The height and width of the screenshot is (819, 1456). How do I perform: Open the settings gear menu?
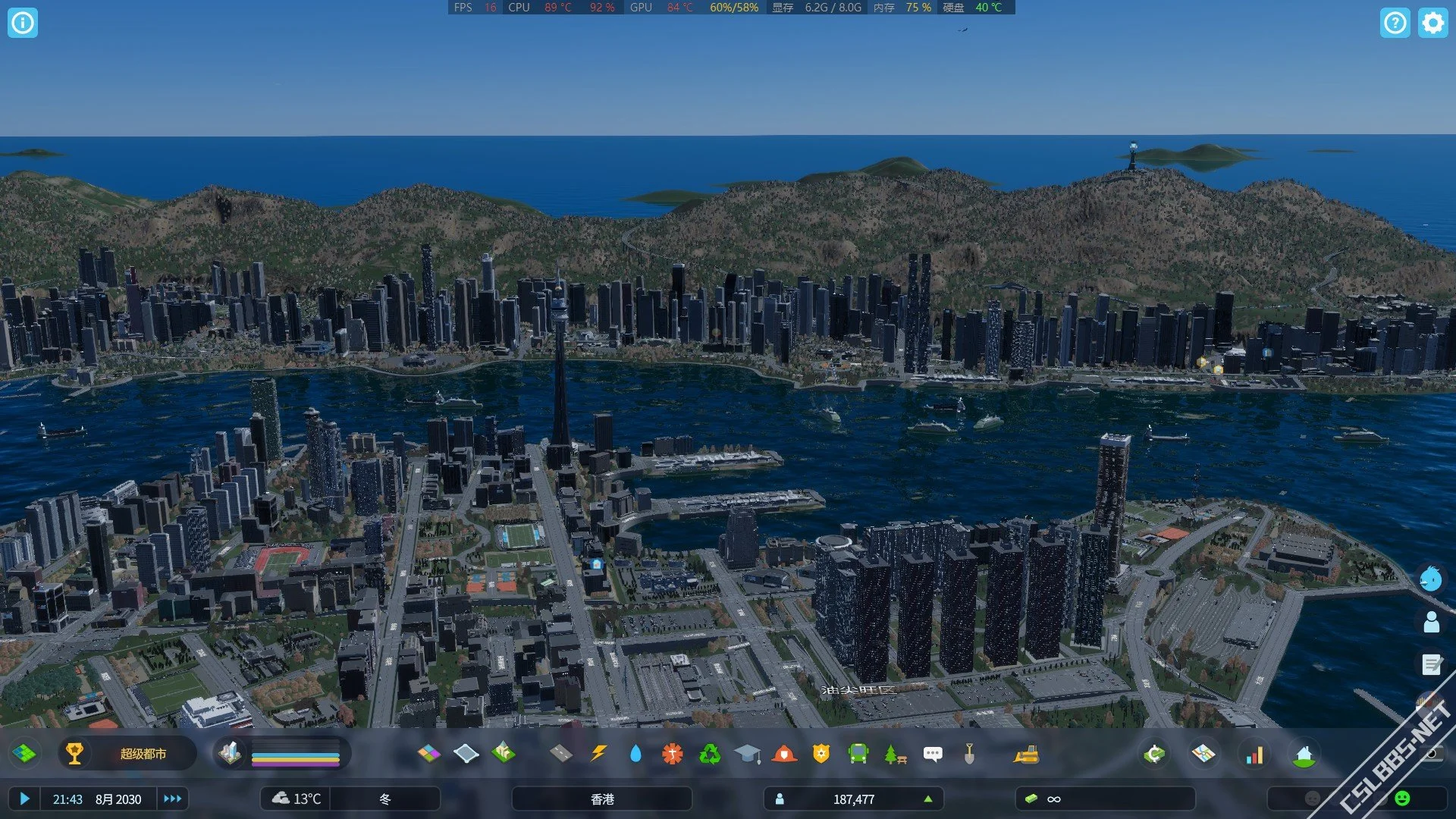click(x=1432, y=23)
